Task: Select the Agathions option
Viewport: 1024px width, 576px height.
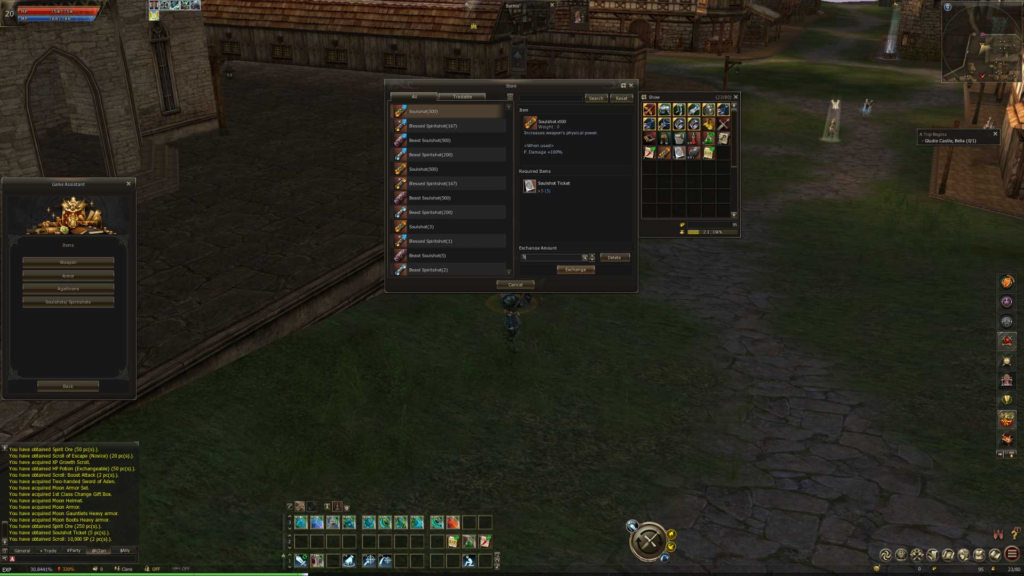Action: (68, 288)
